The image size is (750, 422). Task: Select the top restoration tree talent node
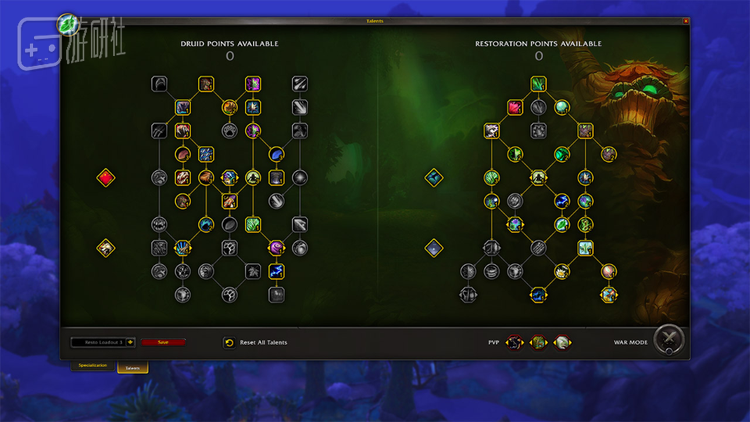pyautogui.click(x=539, y=84)
